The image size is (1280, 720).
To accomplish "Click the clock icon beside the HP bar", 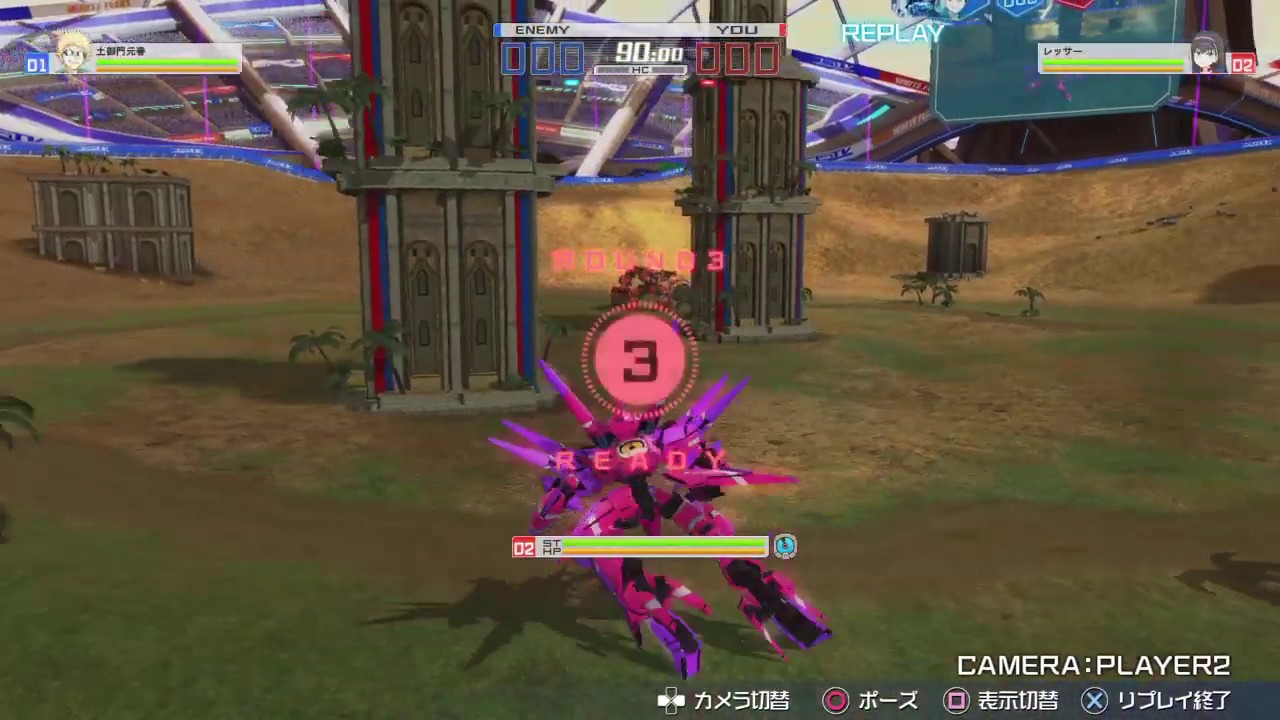I will (785, 546).
